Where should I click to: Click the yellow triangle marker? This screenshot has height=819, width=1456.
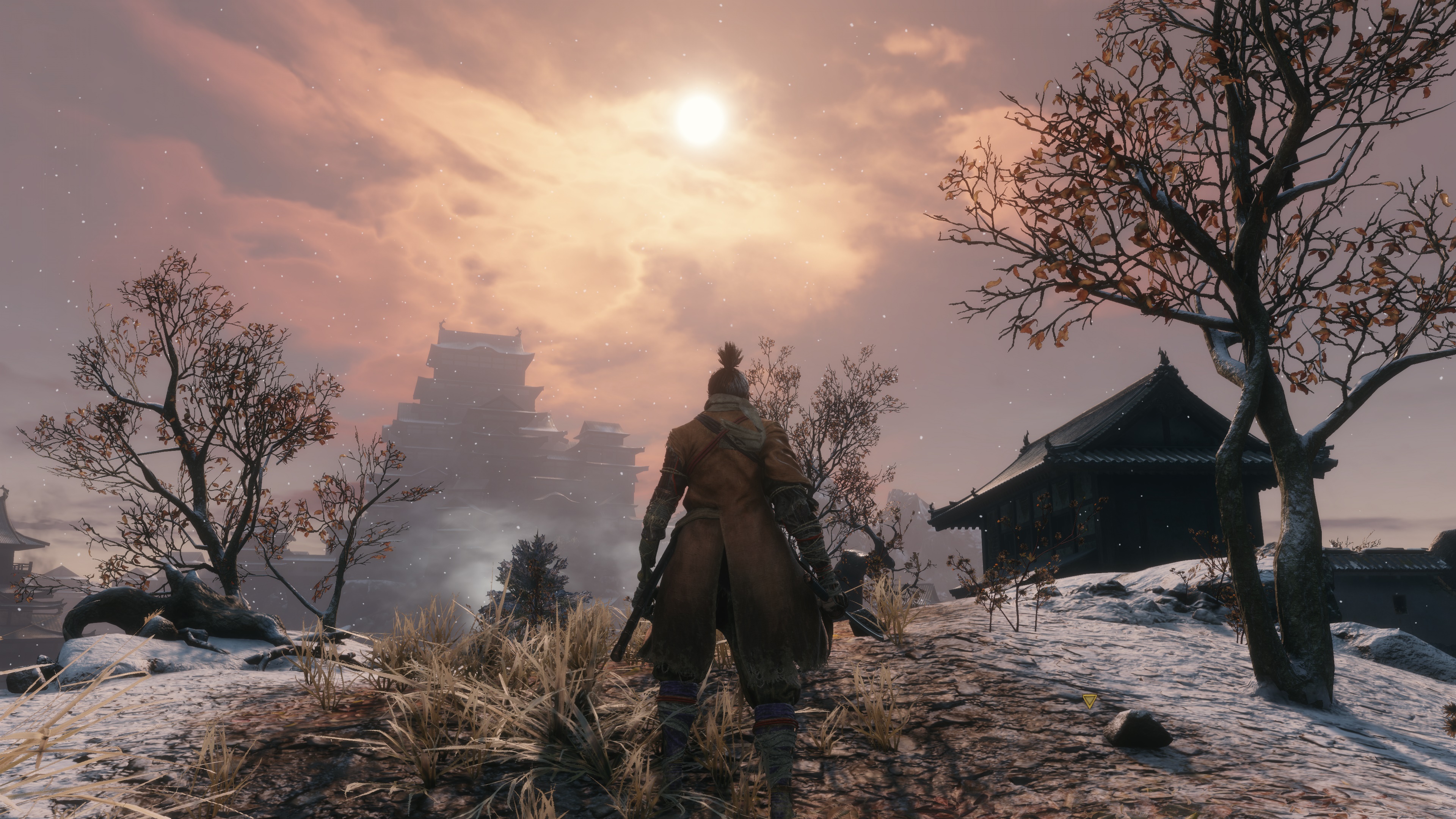[1090, 701]
